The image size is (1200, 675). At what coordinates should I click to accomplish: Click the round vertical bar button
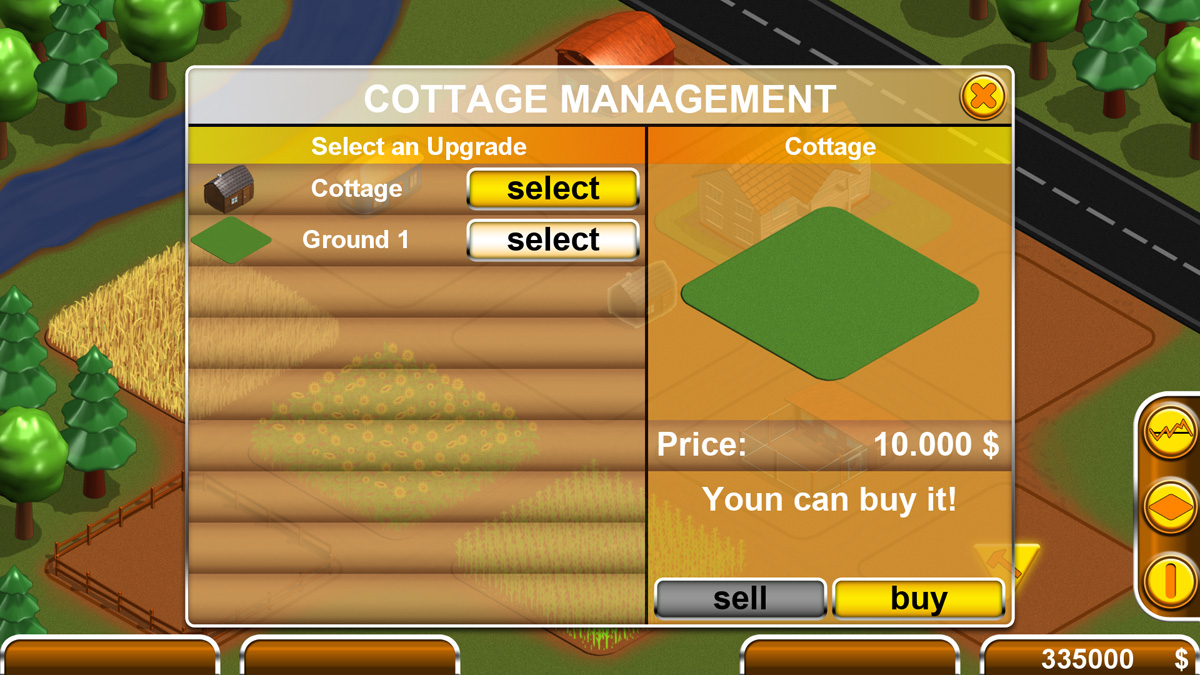coord(1170,580)
